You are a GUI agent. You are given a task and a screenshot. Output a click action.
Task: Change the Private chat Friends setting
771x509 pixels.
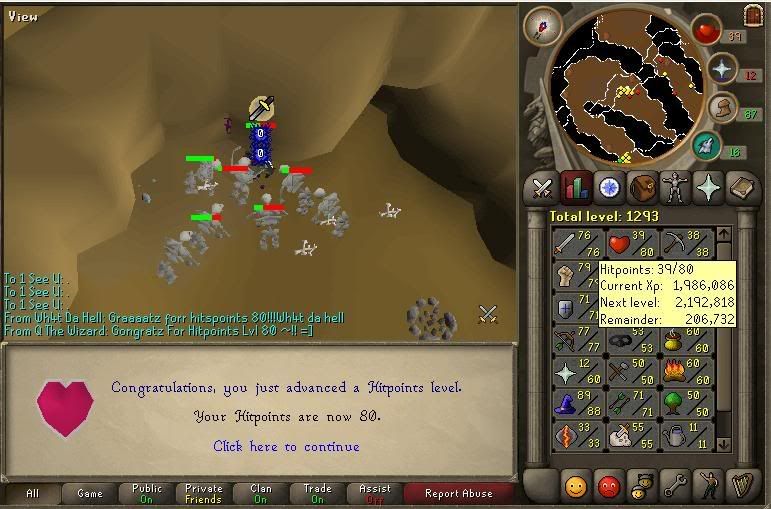204,493
